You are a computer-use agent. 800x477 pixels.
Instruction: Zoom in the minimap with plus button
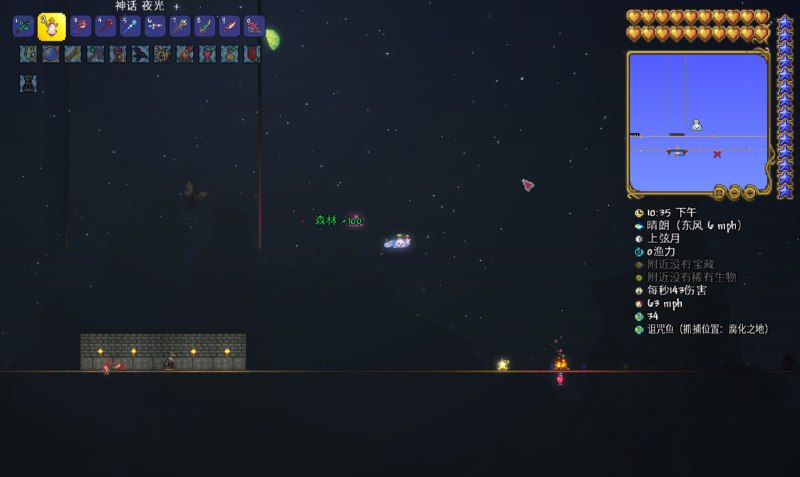pyautogui.click(x=749, y=191)
